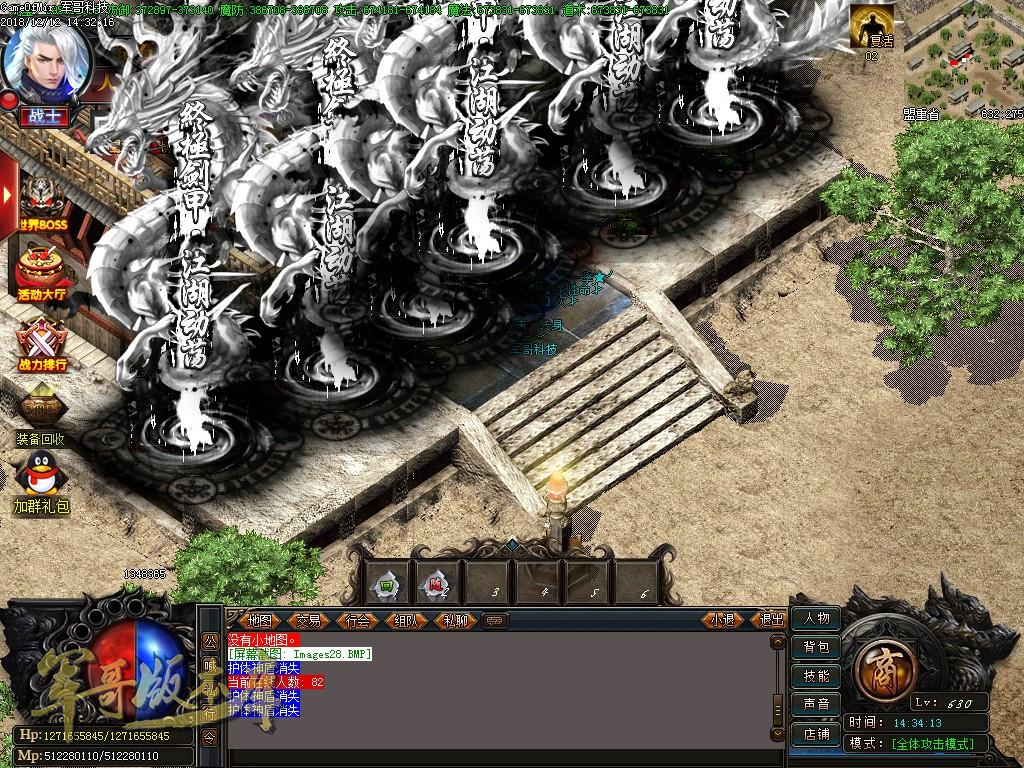Use the green scroll in hotbar slot one
This screenshot has height=768, width=1024.
point(386,584)
